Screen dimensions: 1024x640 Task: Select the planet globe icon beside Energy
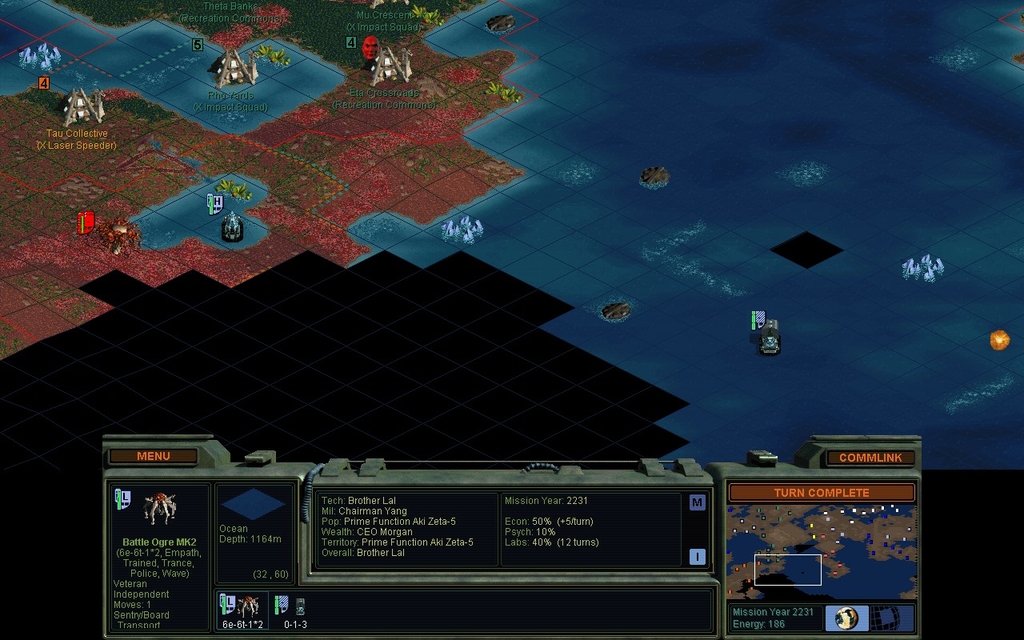(x=846, y=618)
